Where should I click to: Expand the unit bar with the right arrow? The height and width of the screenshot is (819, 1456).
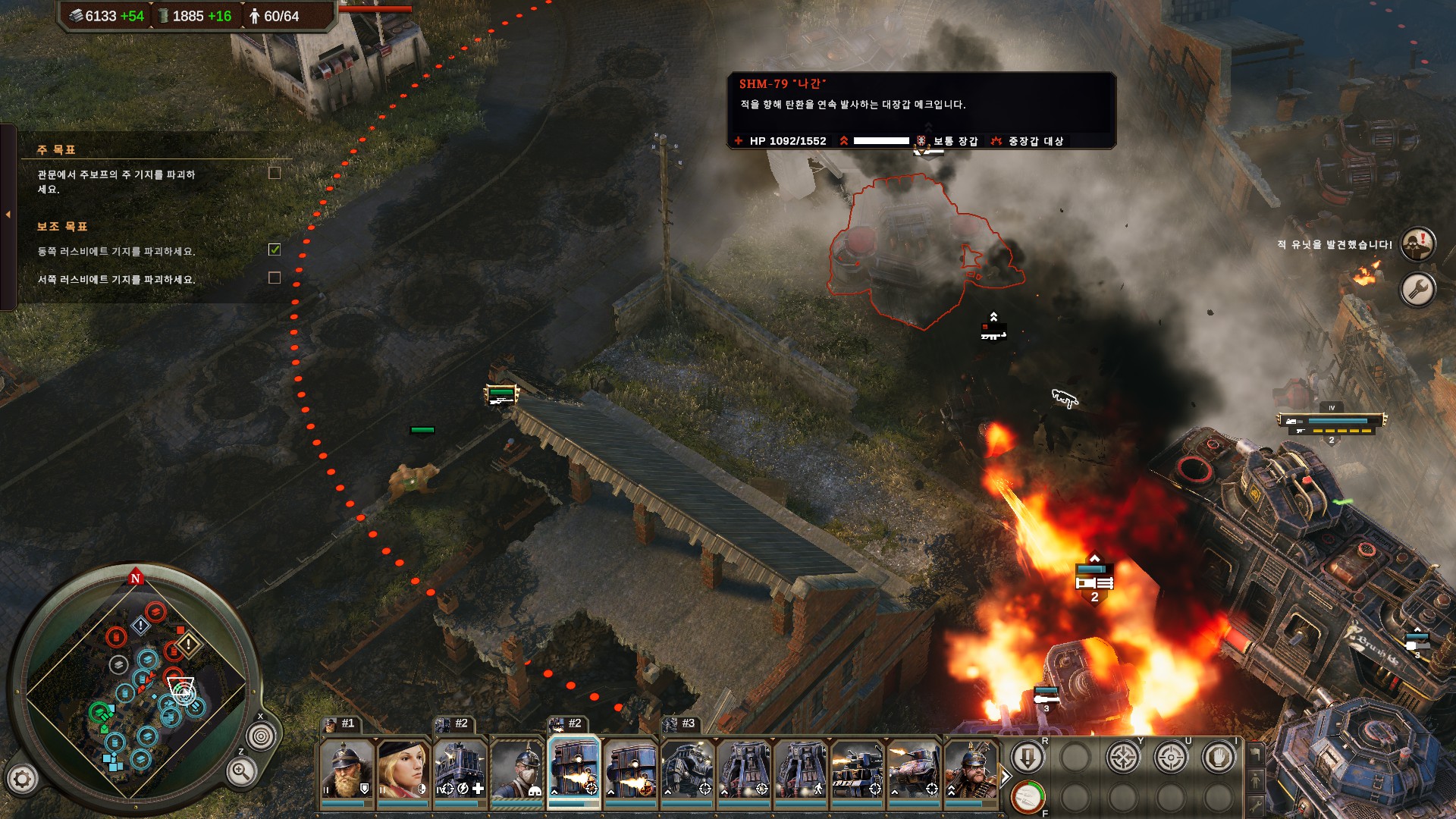click(x=1006, y=777)
